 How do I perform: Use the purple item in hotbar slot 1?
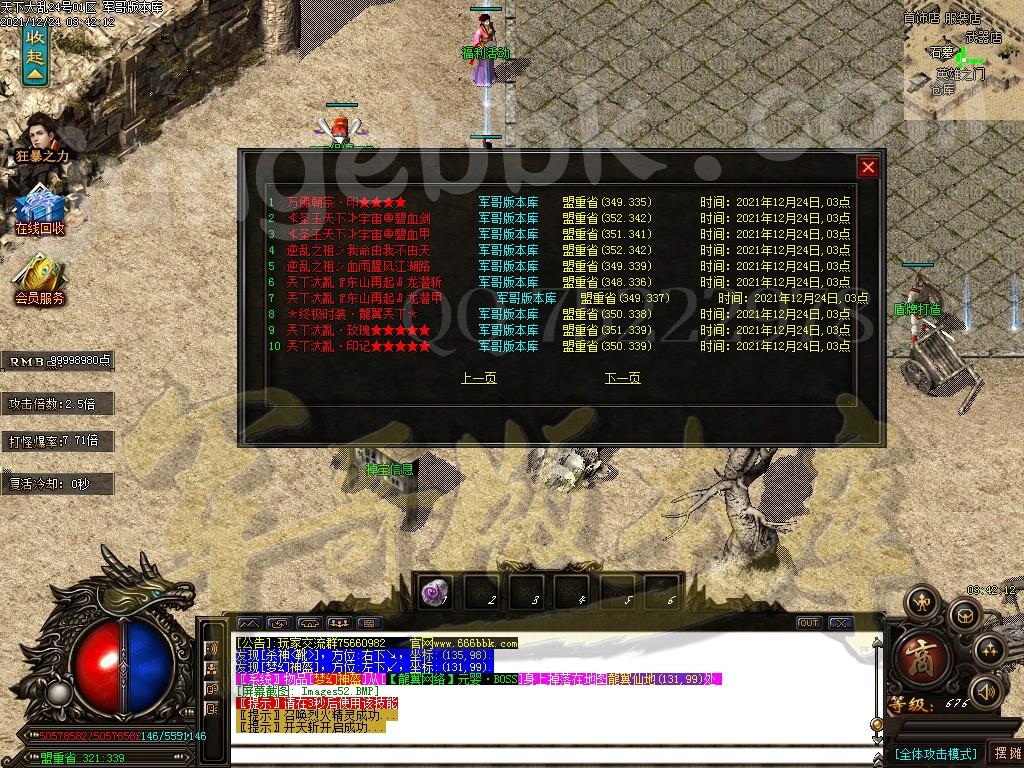435,592
